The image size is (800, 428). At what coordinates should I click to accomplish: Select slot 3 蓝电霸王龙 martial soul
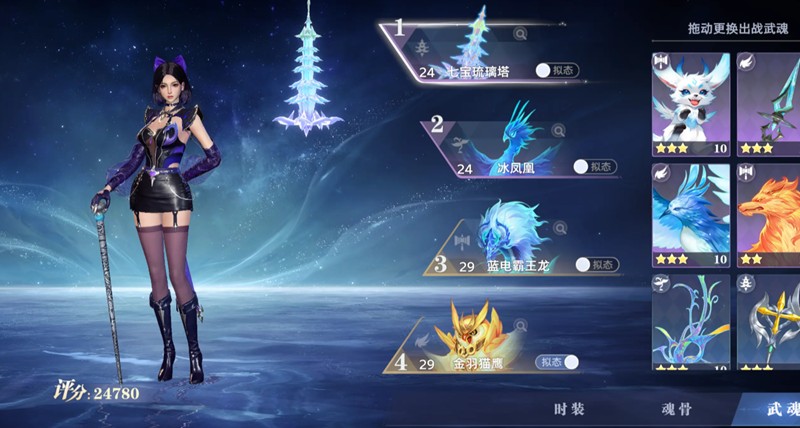515,240
